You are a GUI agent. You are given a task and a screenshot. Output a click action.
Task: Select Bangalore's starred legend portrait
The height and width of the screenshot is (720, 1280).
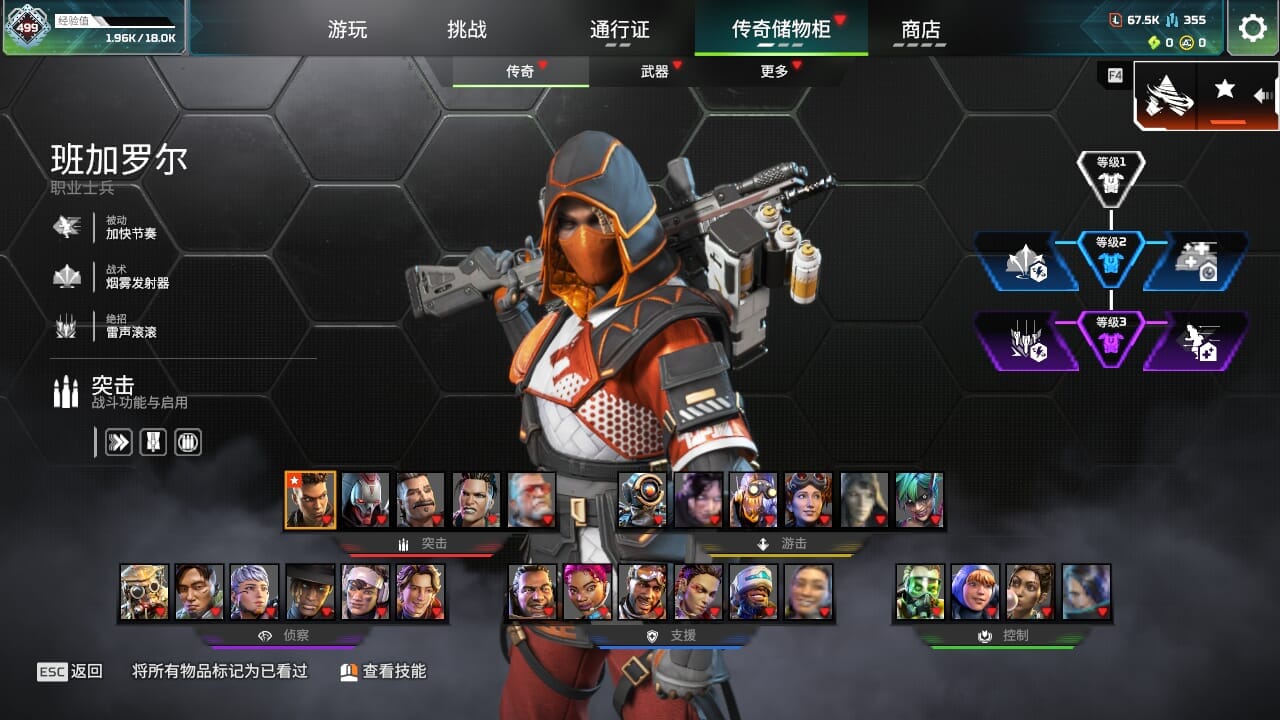point(310,500)
